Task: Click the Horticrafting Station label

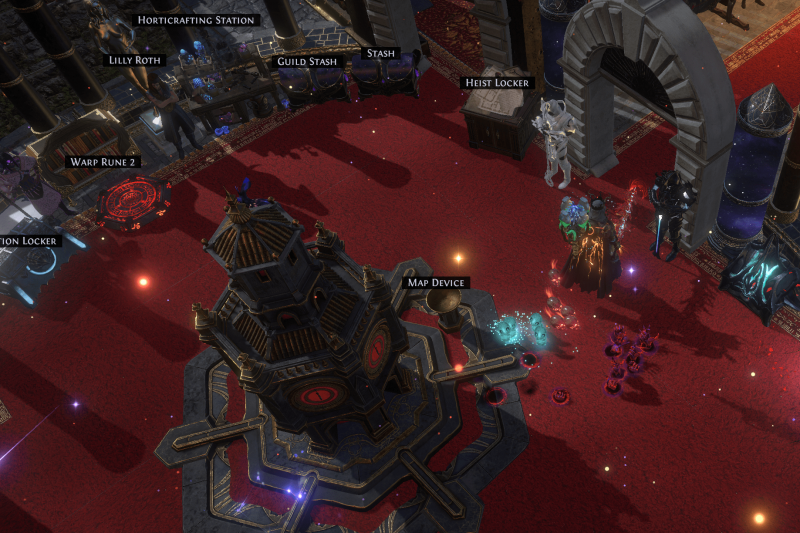Action: (x=196, y=19)
